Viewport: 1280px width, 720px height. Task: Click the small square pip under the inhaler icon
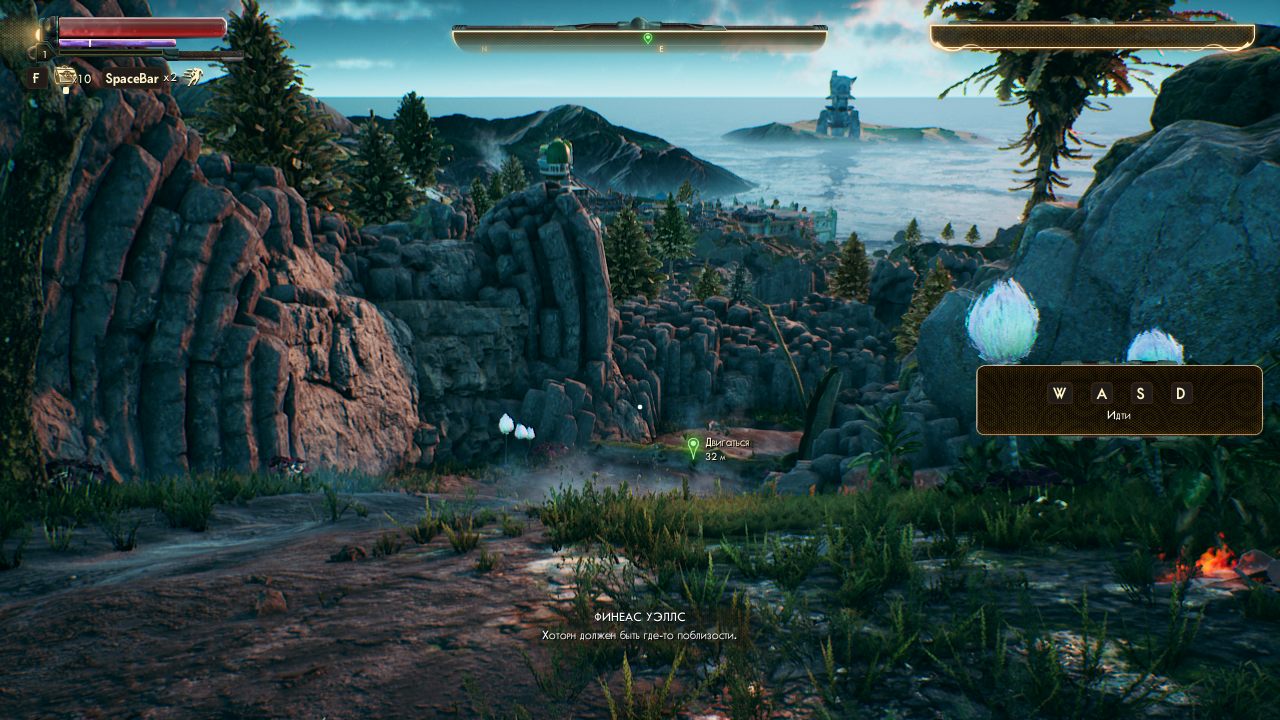click(x=65, y=89)
